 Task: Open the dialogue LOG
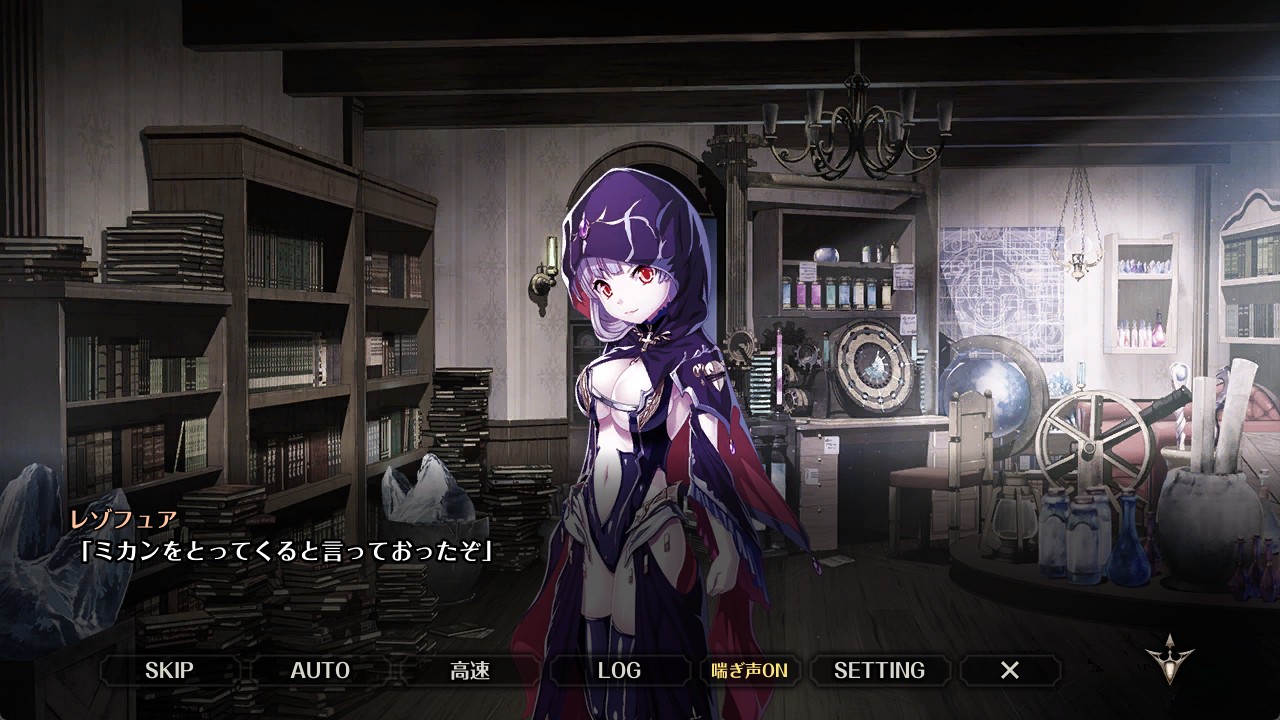click(619, 670)
